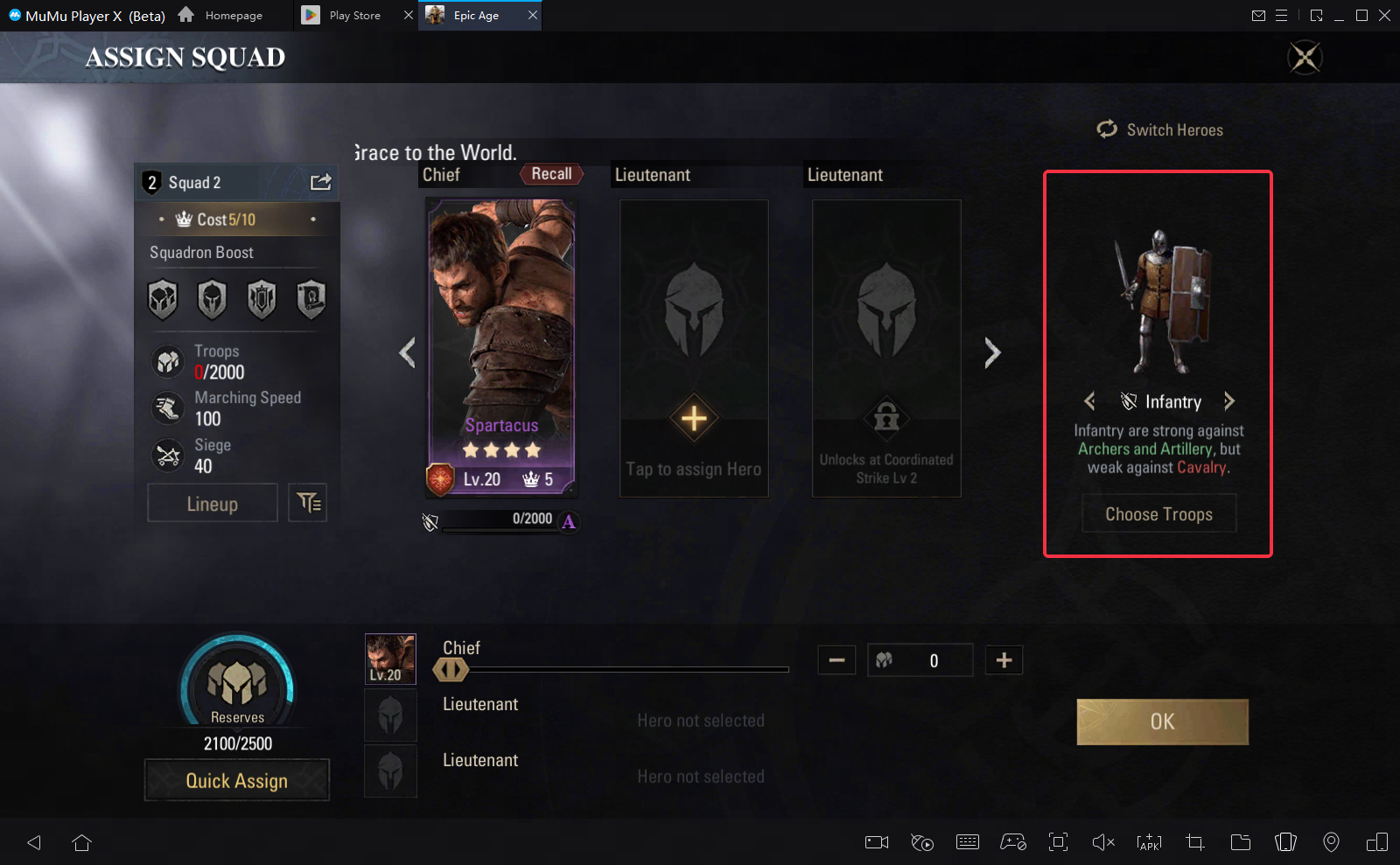1400x865 pixels.
Task: Open the lineup filter icon beside Lineup
Action: point(308,503)
